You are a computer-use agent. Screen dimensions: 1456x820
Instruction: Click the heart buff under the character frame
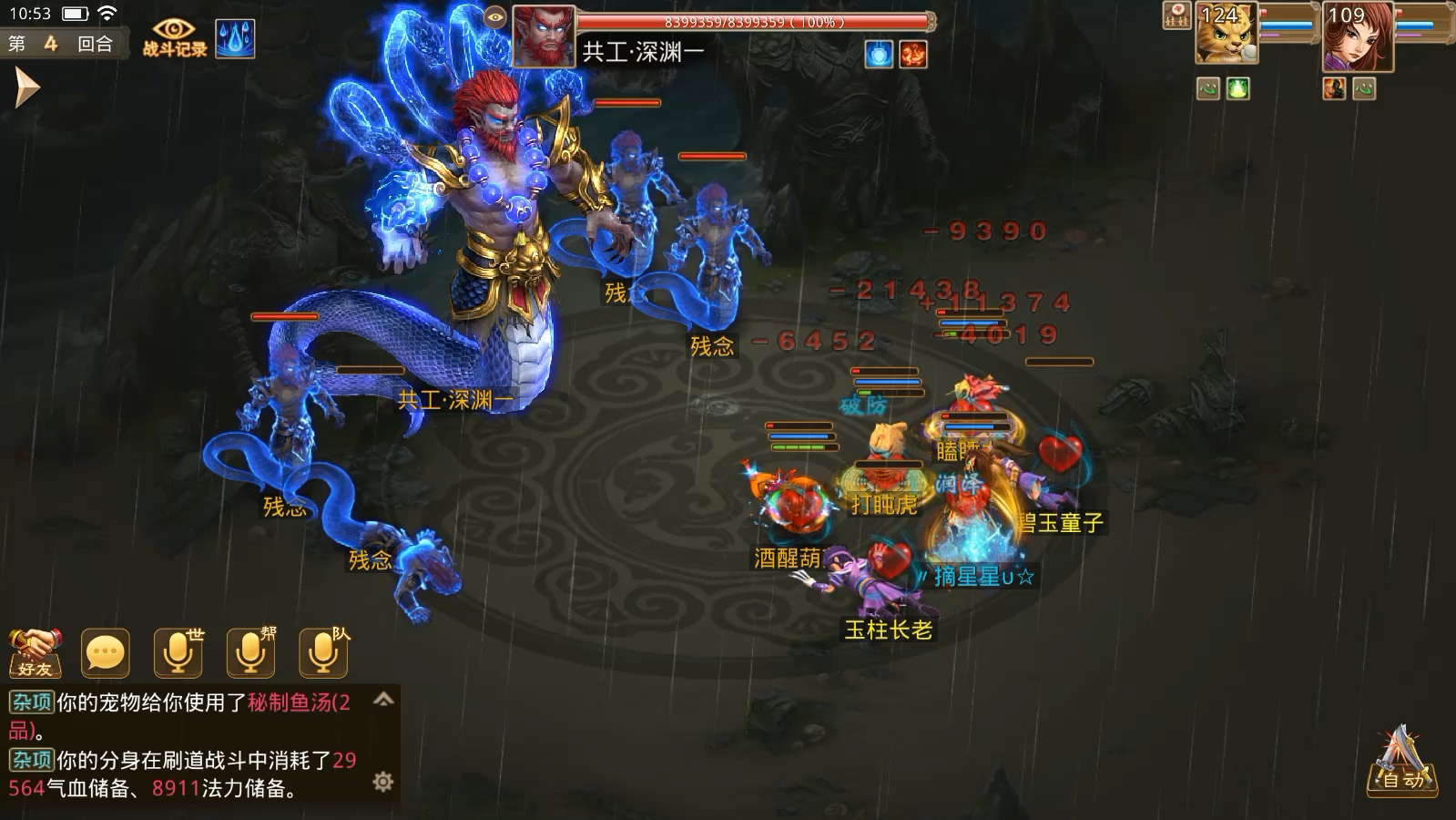point(1363,89)
